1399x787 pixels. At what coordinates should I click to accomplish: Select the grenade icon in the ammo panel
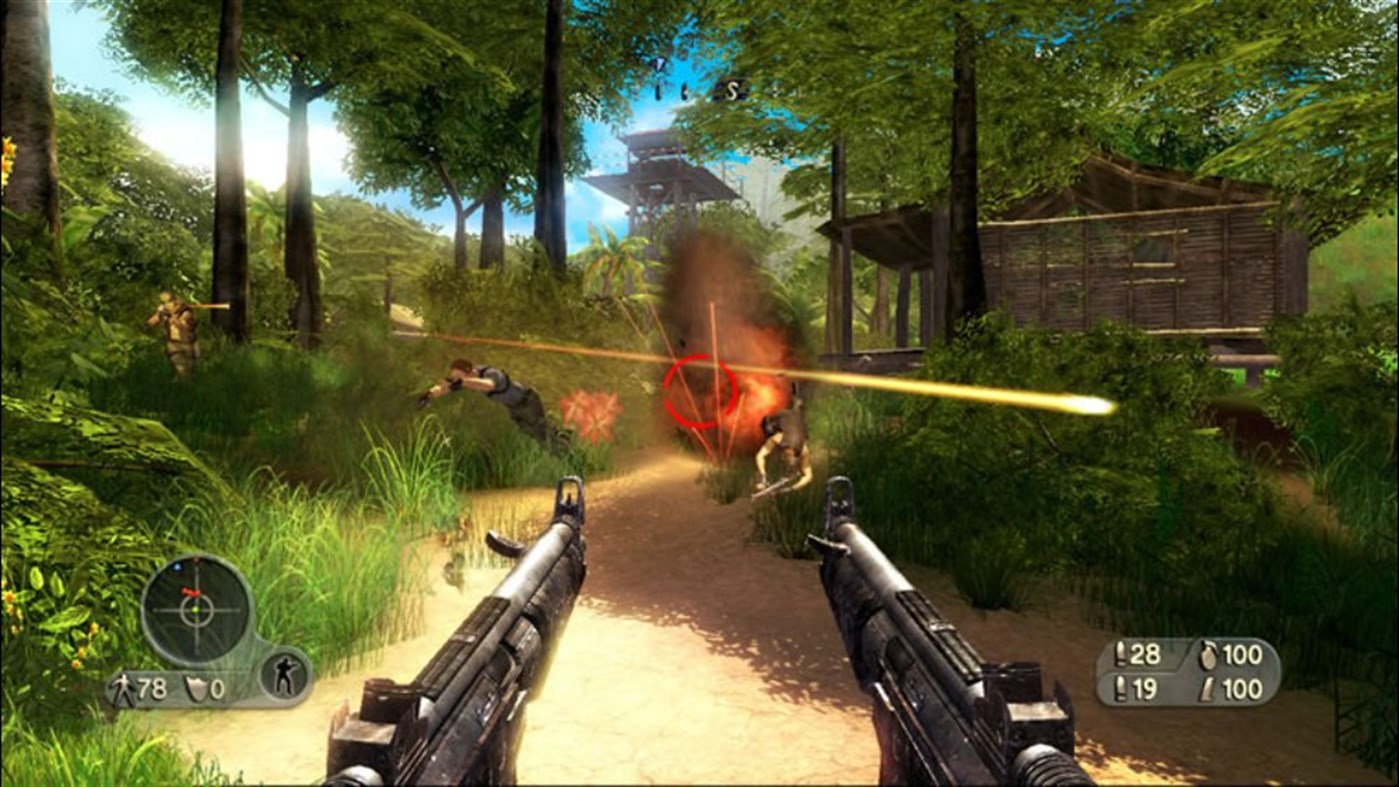tap(1207, 654)
